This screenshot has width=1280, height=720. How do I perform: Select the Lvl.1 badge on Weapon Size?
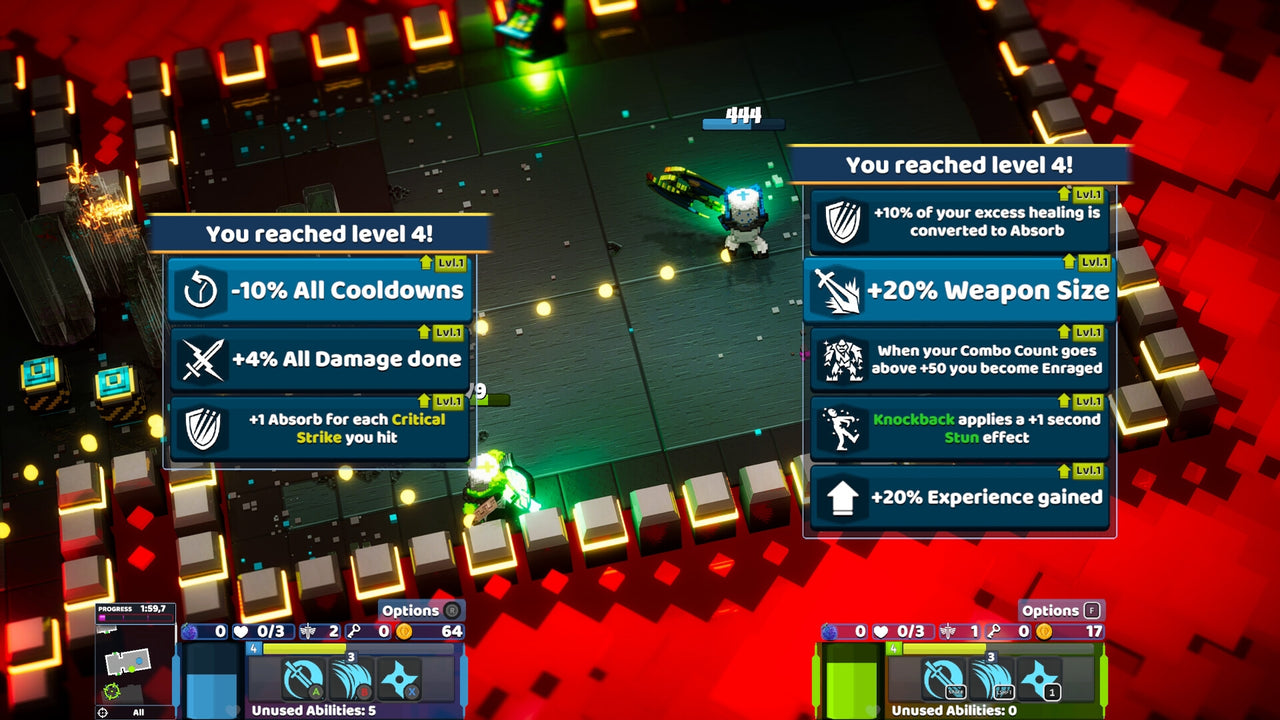pos(1091,261)
